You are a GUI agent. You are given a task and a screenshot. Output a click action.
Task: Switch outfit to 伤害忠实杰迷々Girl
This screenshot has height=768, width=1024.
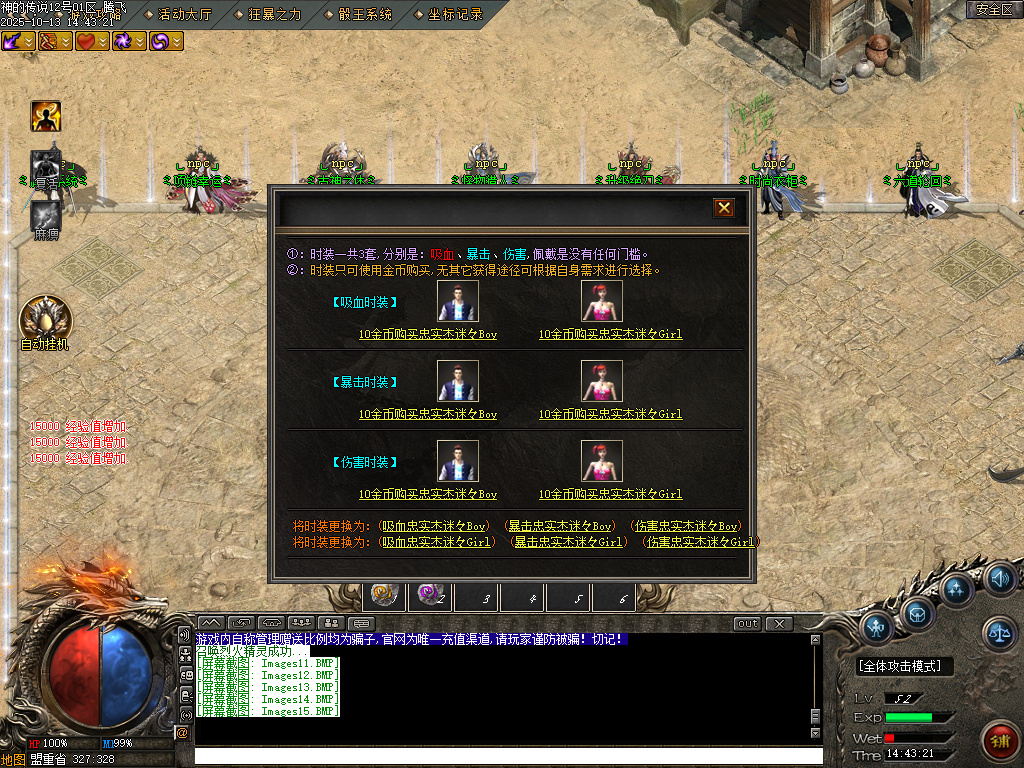pos(699,542)
